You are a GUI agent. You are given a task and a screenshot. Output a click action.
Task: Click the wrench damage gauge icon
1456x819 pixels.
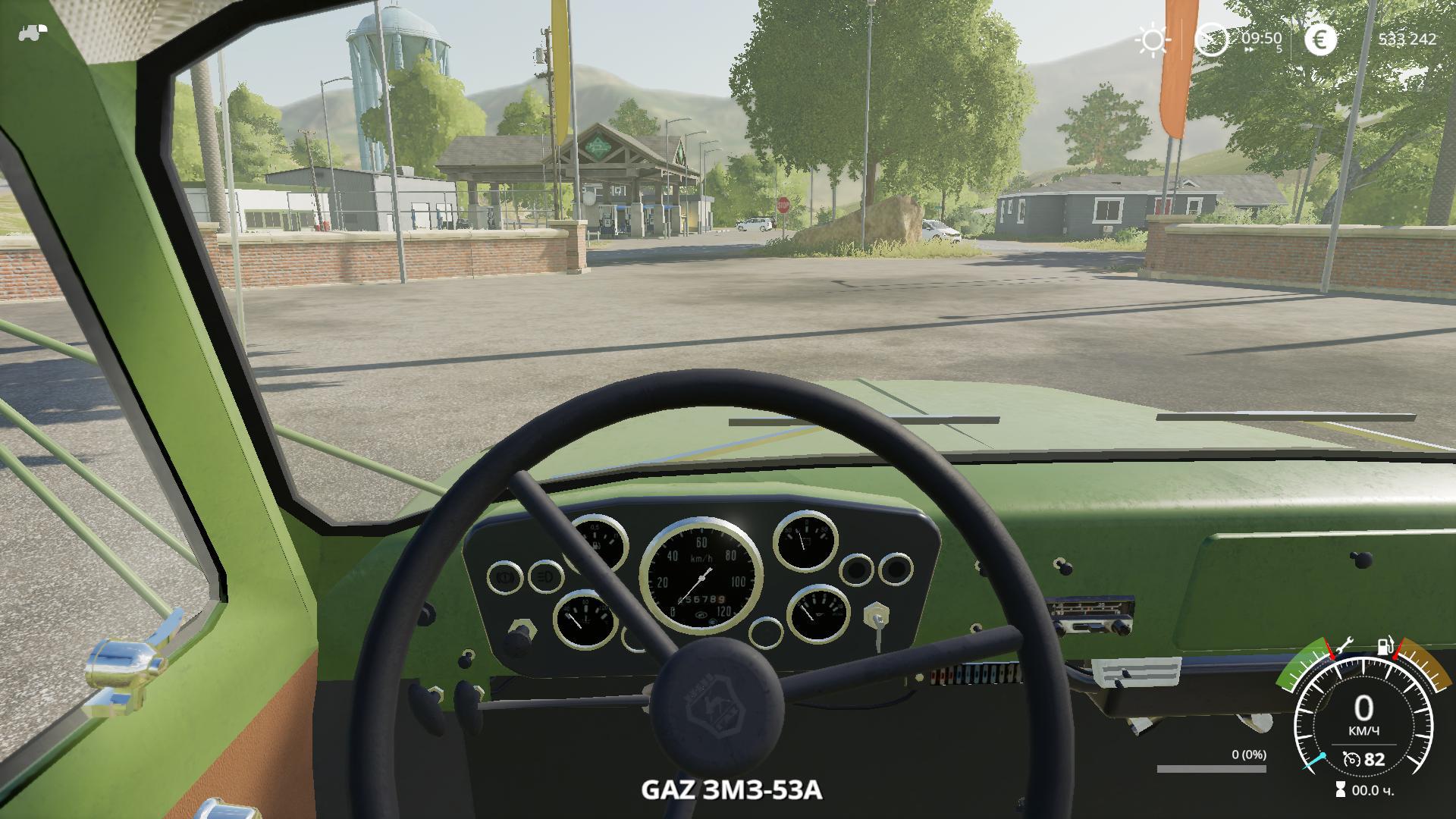point(1343,646)
